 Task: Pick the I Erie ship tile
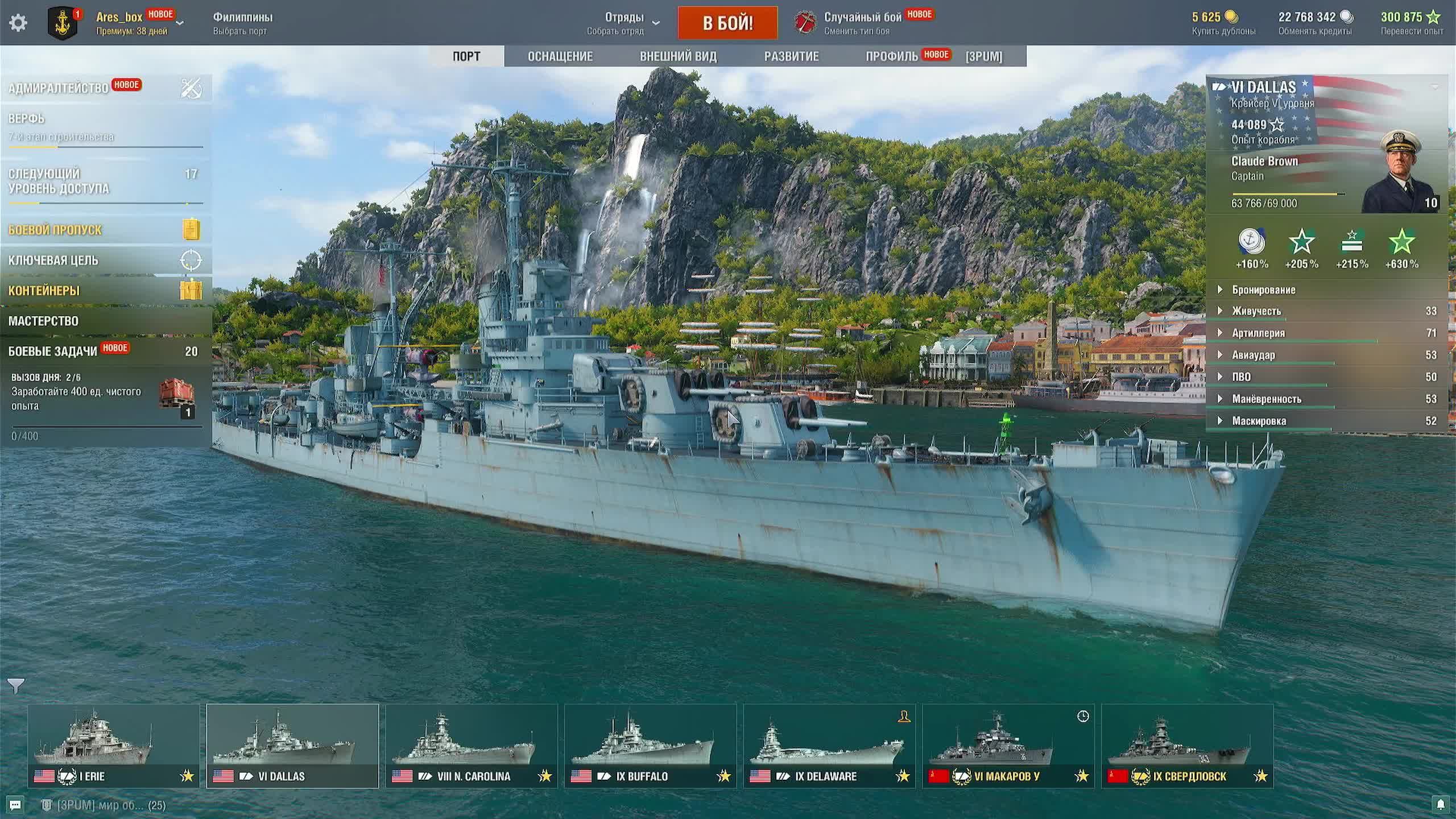coord(114,746)
